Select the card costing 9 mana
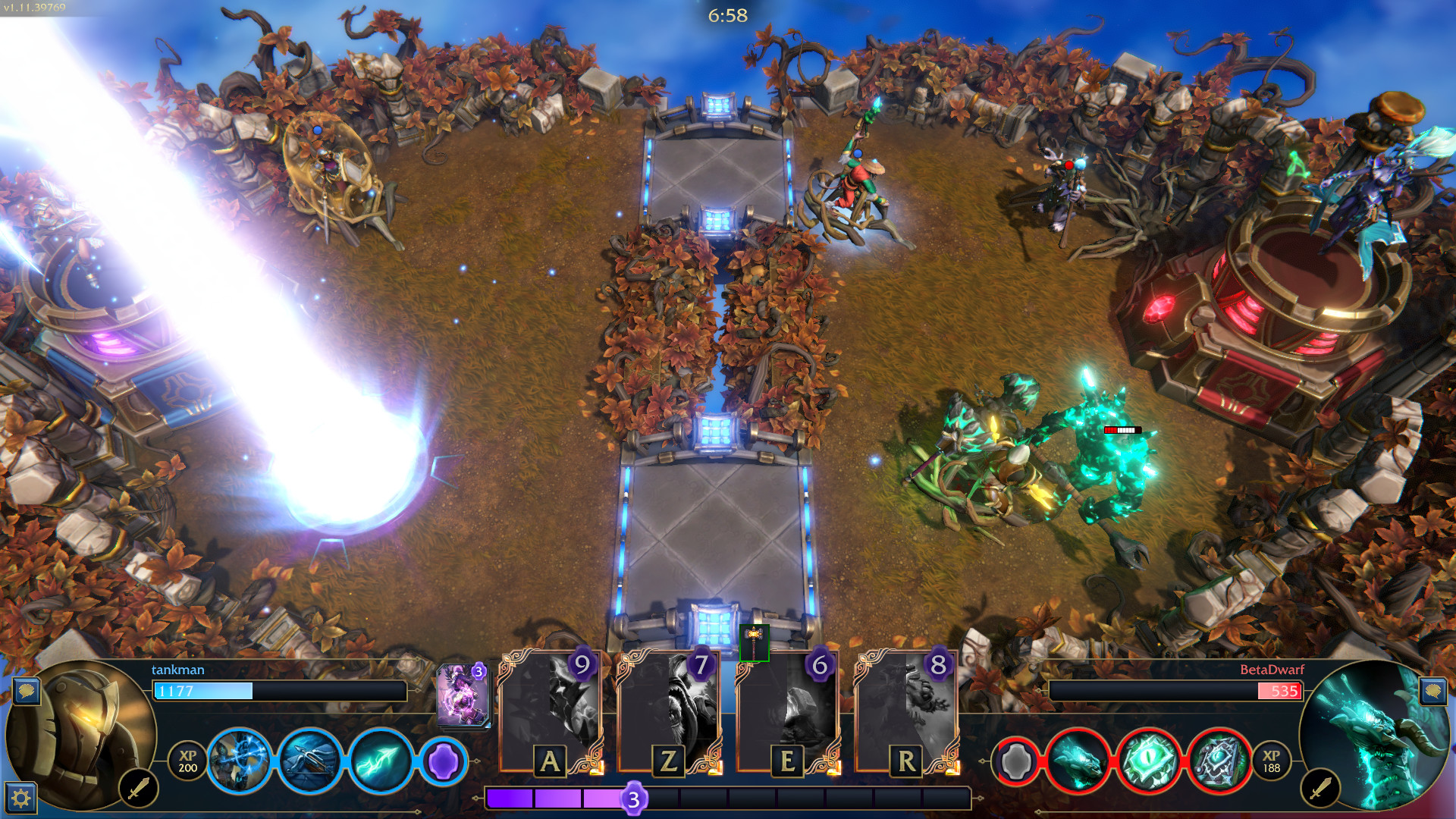The image size is (1456, 819). [x=551, y=712]
